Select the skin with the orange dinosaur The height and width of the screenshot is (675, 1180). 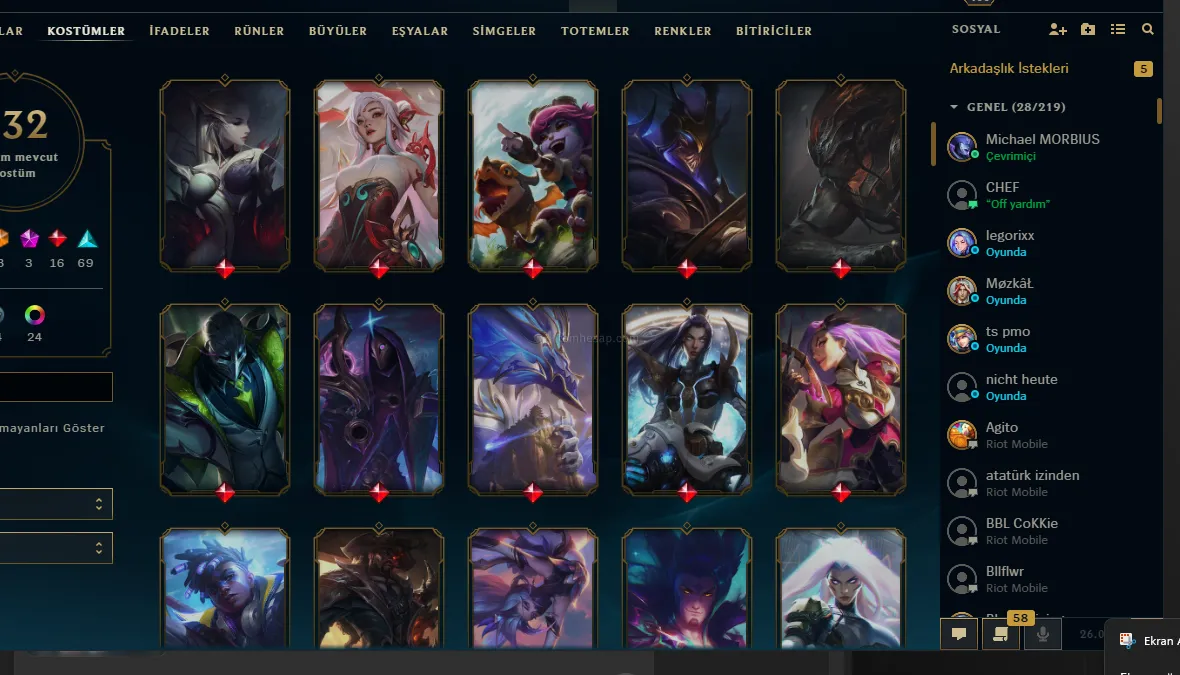point(533,175)
